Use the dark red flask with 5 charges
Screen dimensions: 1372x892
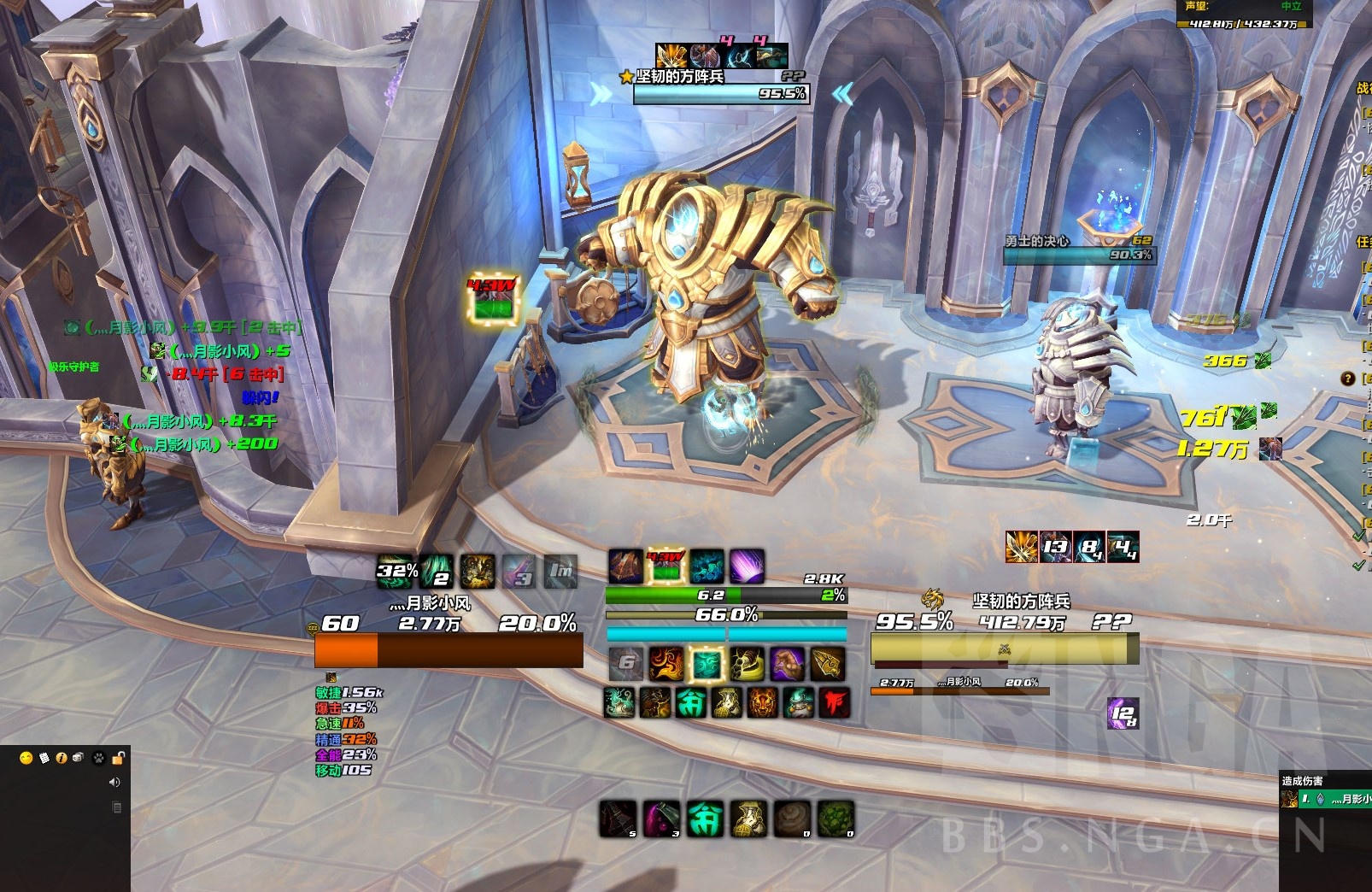[618, 819]
